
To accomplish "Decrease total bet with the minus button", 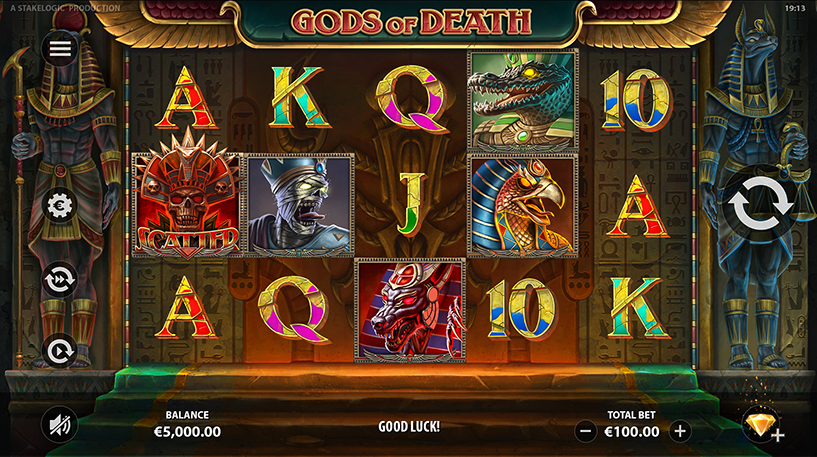I will (x=587, y=432).
